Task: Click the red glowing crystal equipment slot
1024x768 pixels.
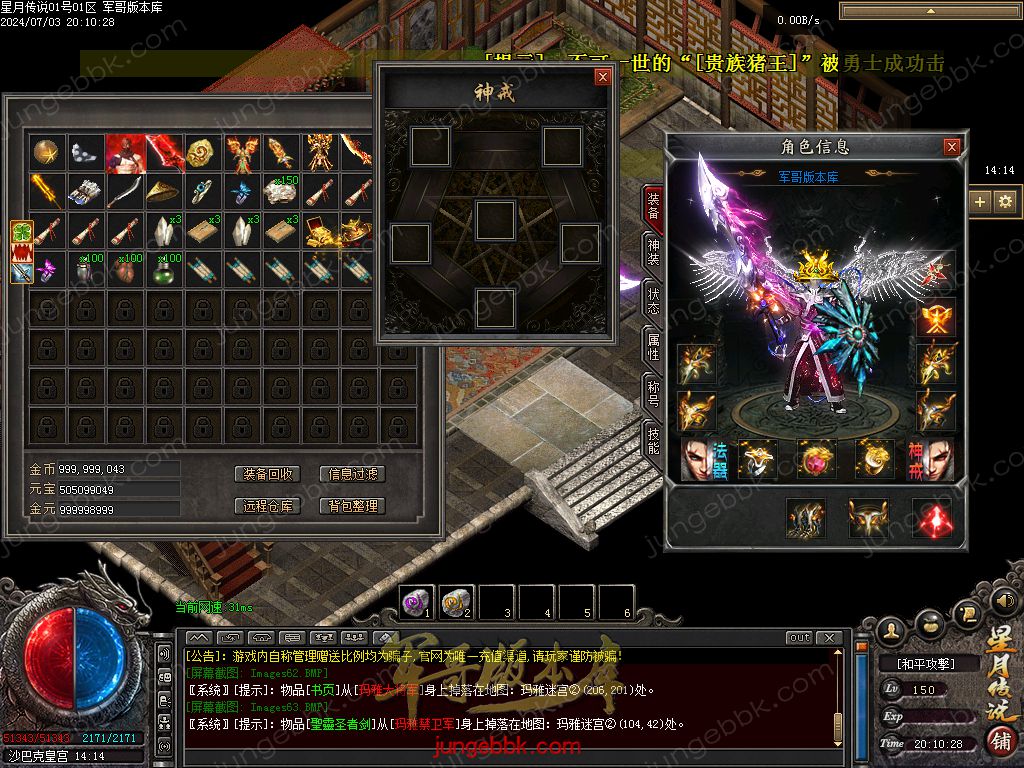Action: (x=932, y=518)
